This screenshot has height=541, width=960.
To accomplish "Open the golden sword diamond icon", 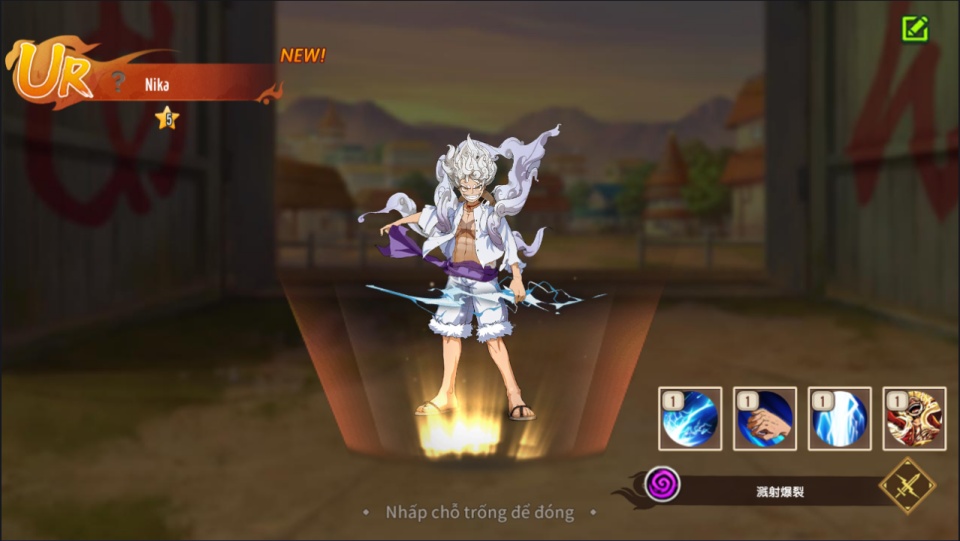I will click(x=907, y=485).
